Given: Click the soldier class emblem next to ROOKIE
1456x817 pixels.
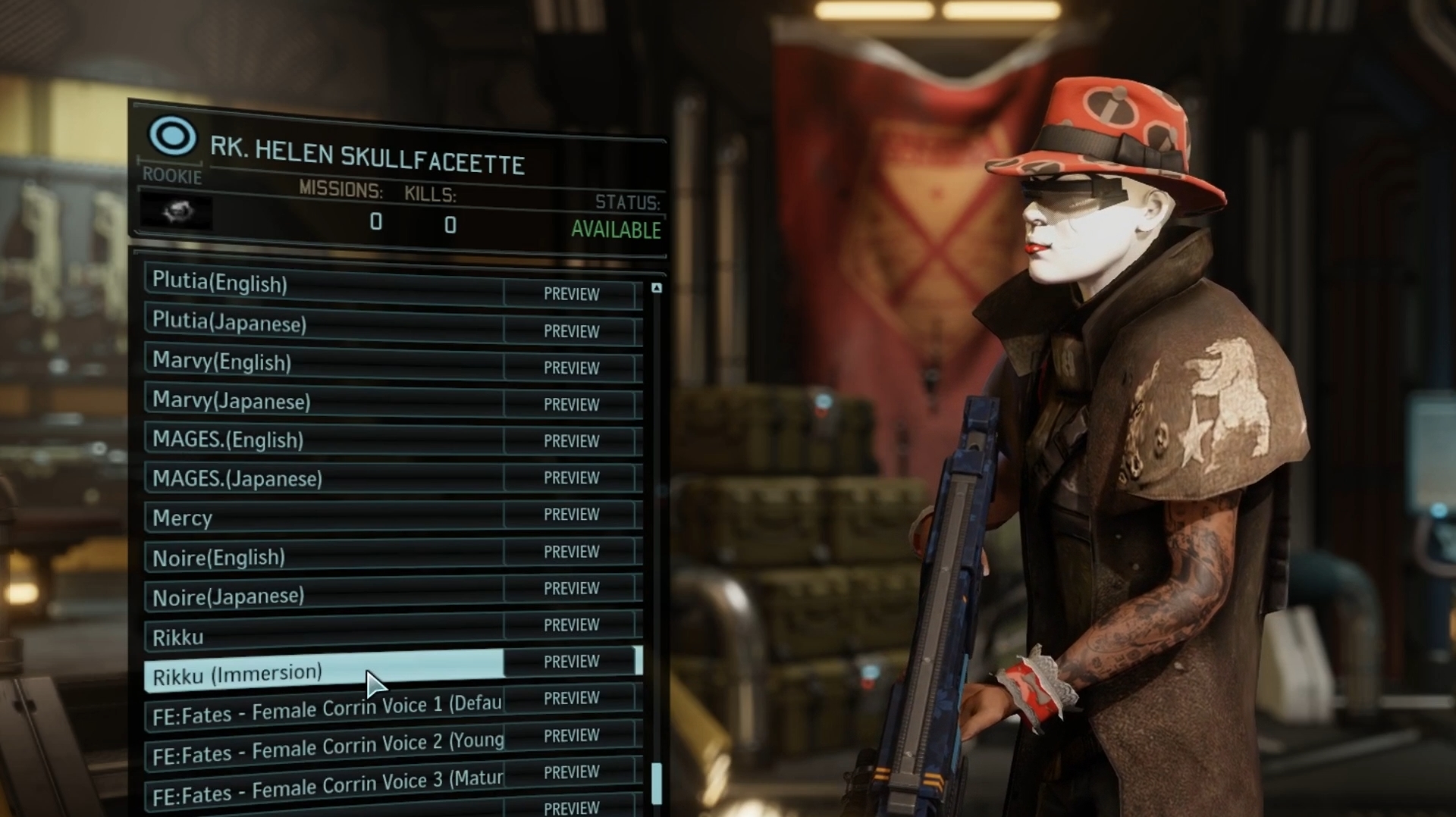Looking at the screenshot, I should pos(176,213).
